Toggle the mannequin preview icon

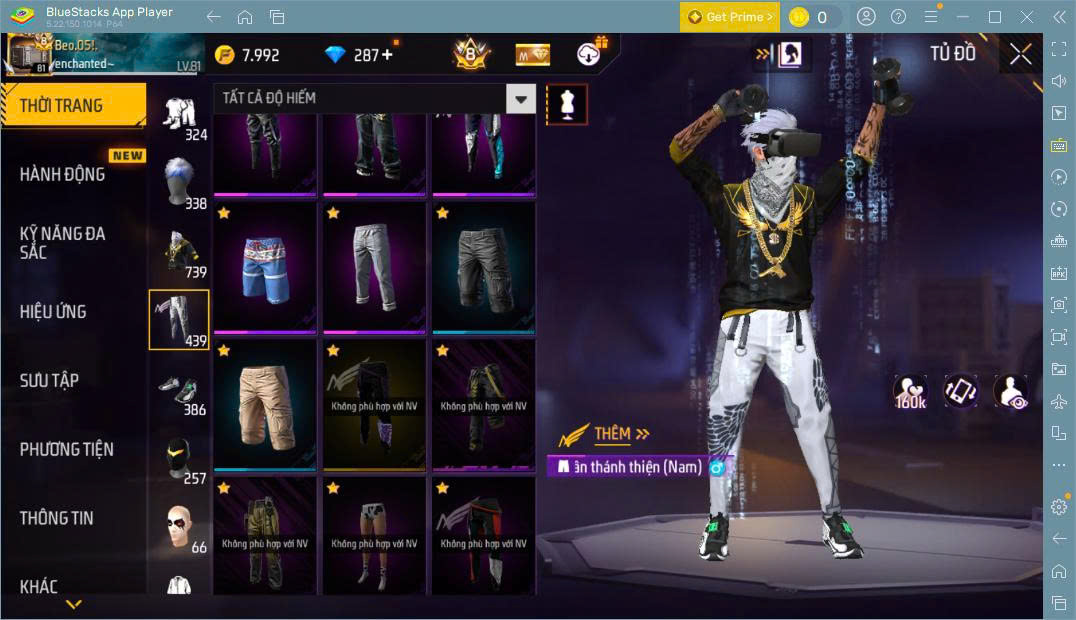(566, 104)
